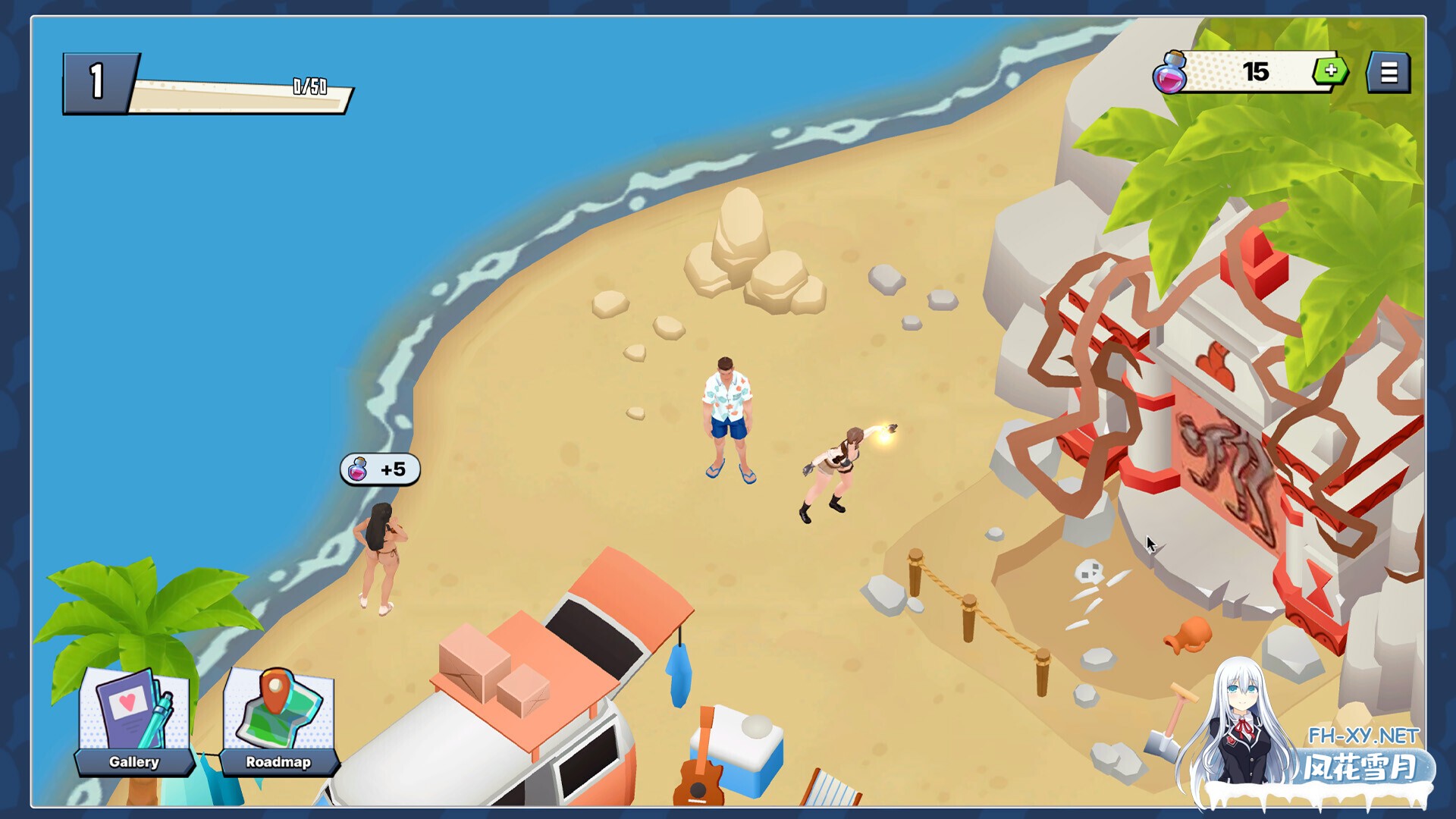
Task: Click the potion counter showing 15
Action: 1255,71
